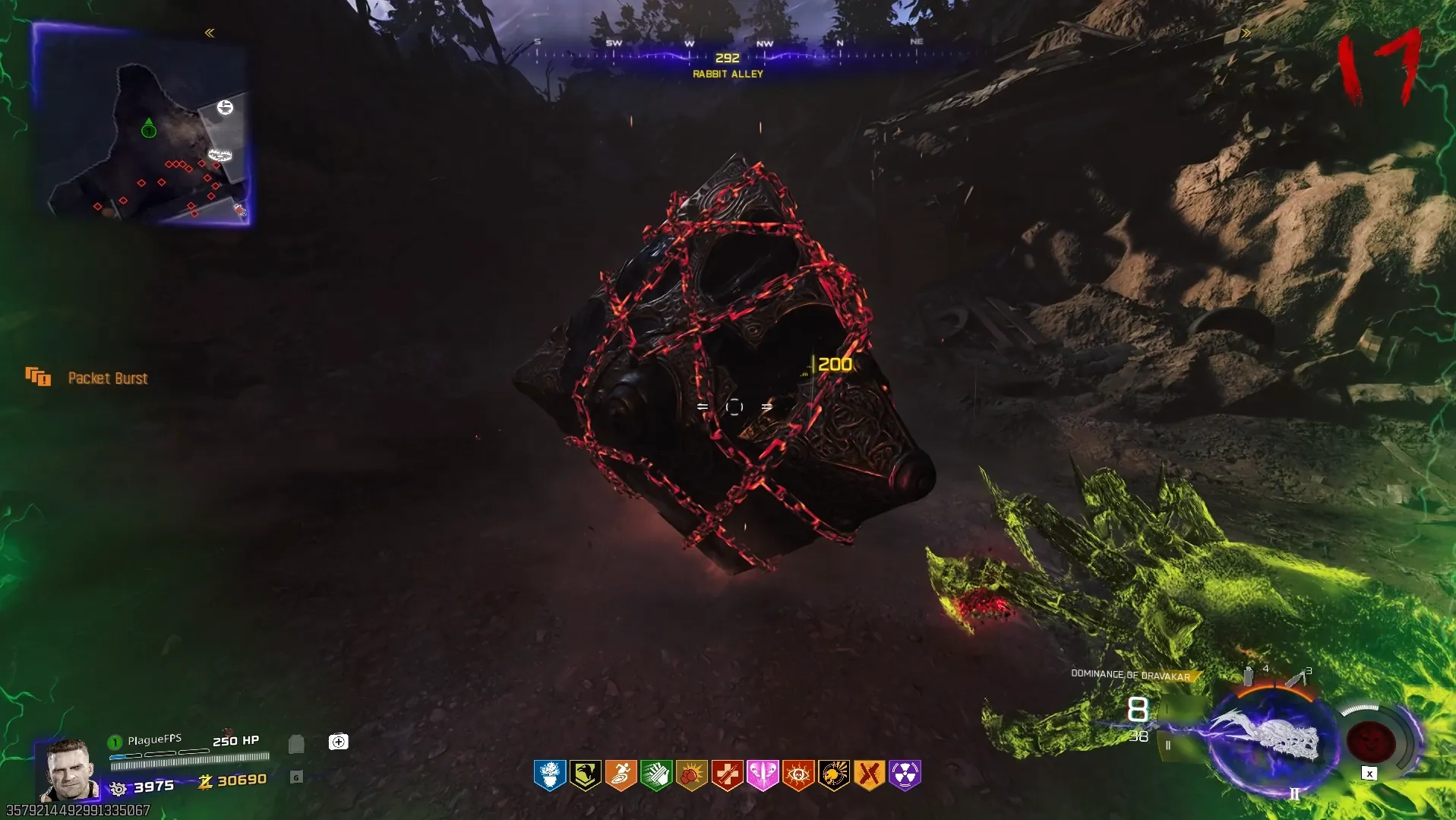Select the orange crossed-guns perk icon
This screenshot has width=1456, height=820.
(869, 775)
